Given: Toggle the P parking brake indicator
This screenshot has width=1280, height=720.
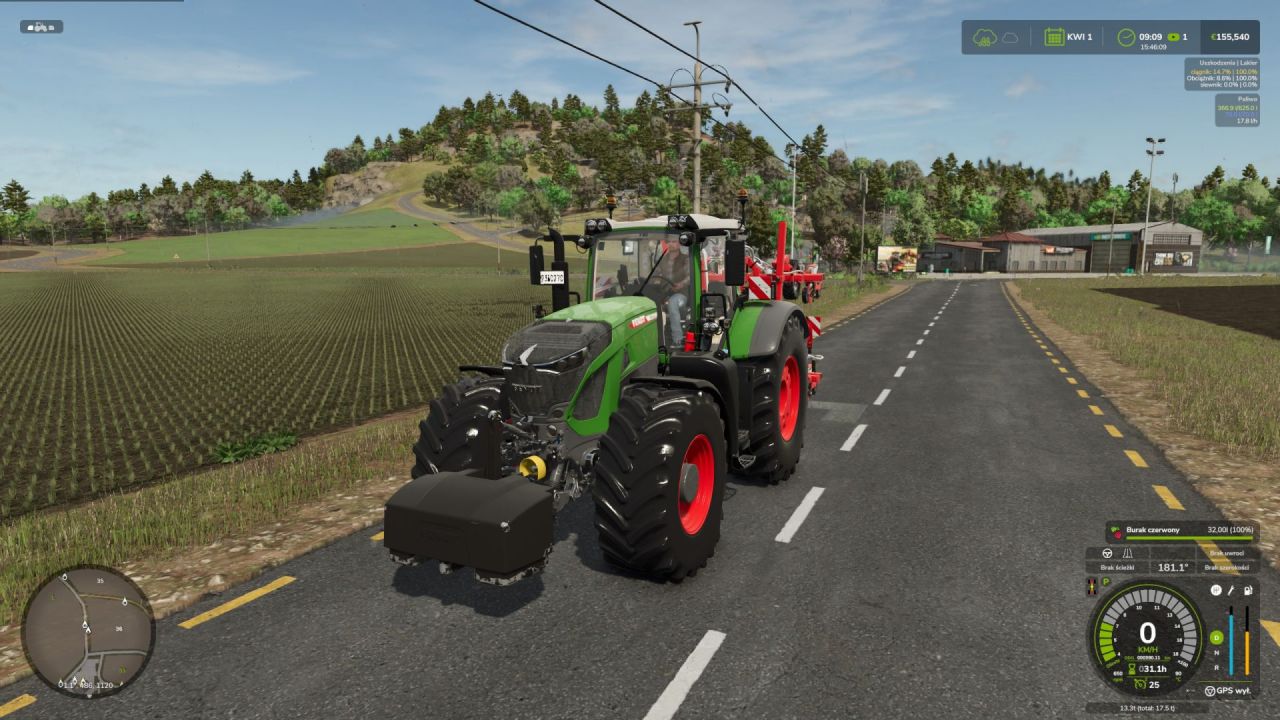Looking at the screenshot, I should point(1105,582).
